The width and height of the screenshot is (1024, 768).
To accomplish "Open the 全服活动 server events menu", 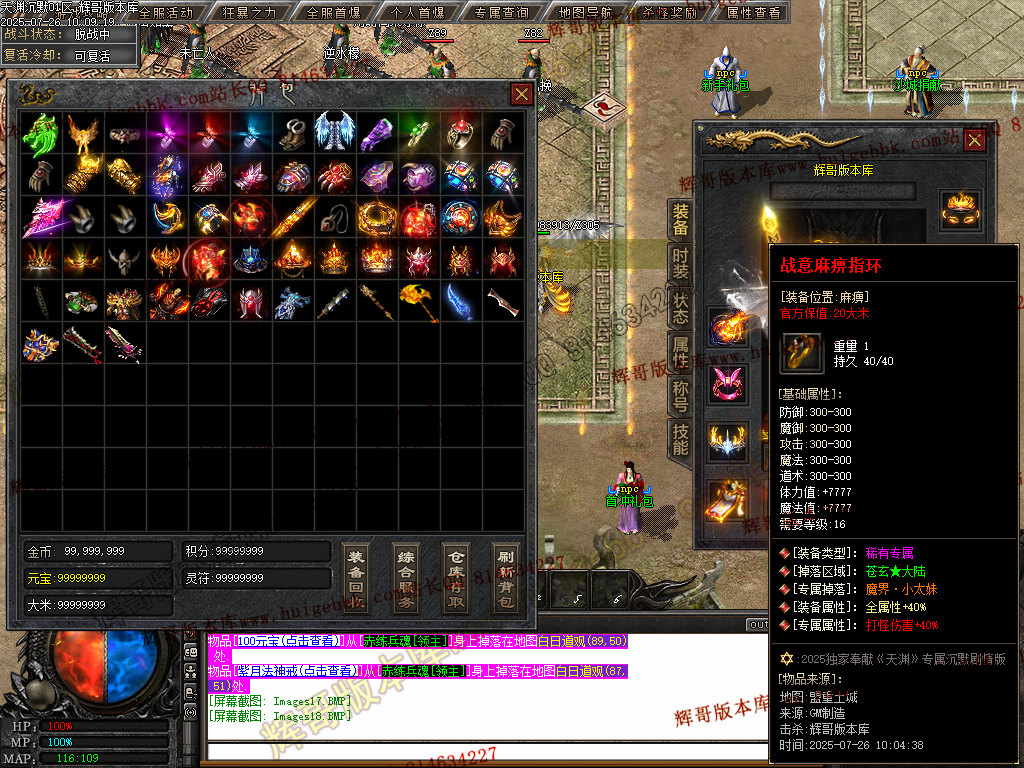I will (x=166, y=13).
